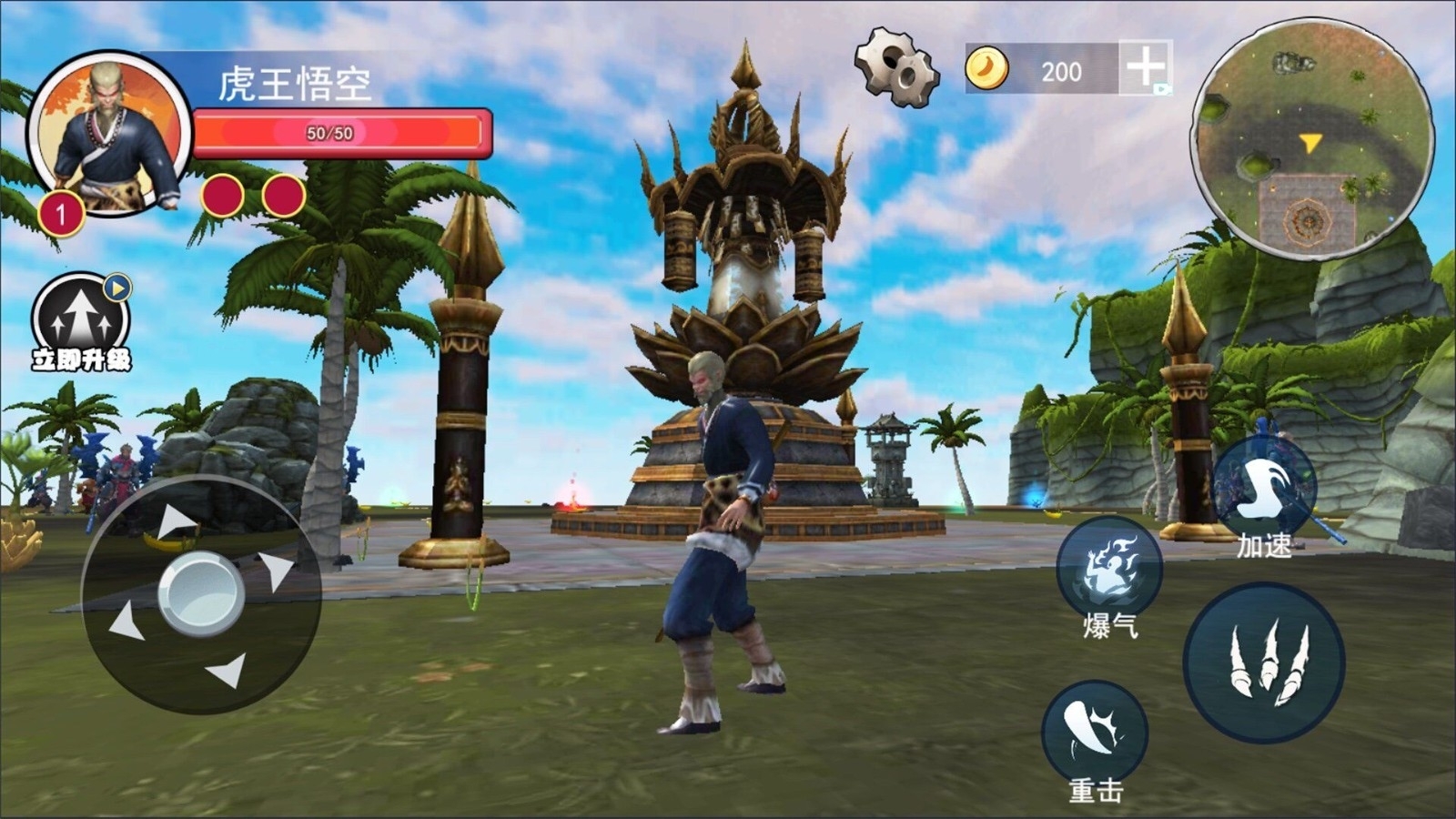Trigger the 重击 heavy strike skill

[1095, 733]
